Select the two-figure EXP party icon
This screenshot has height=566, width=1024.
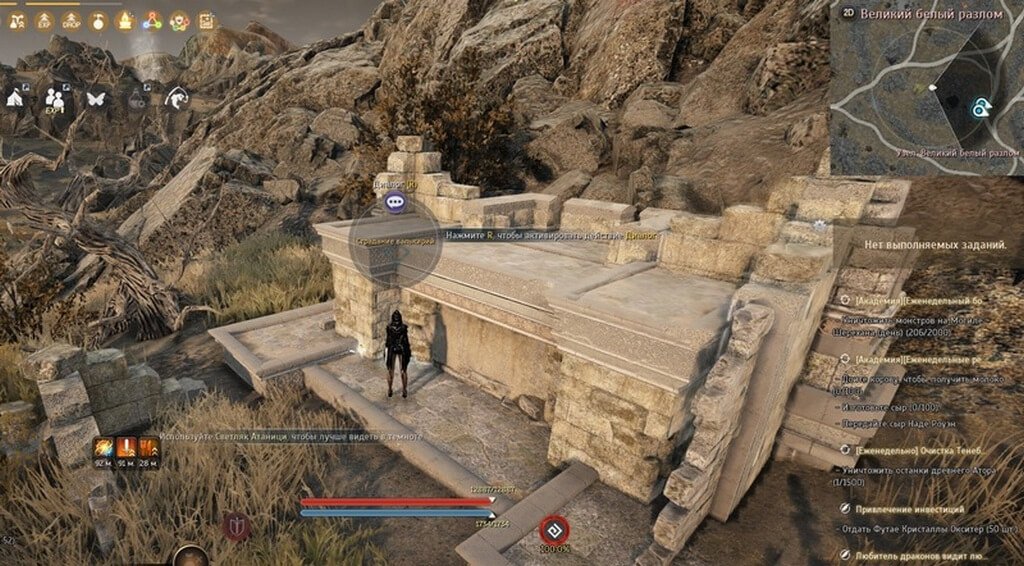[x=56, y=99]
